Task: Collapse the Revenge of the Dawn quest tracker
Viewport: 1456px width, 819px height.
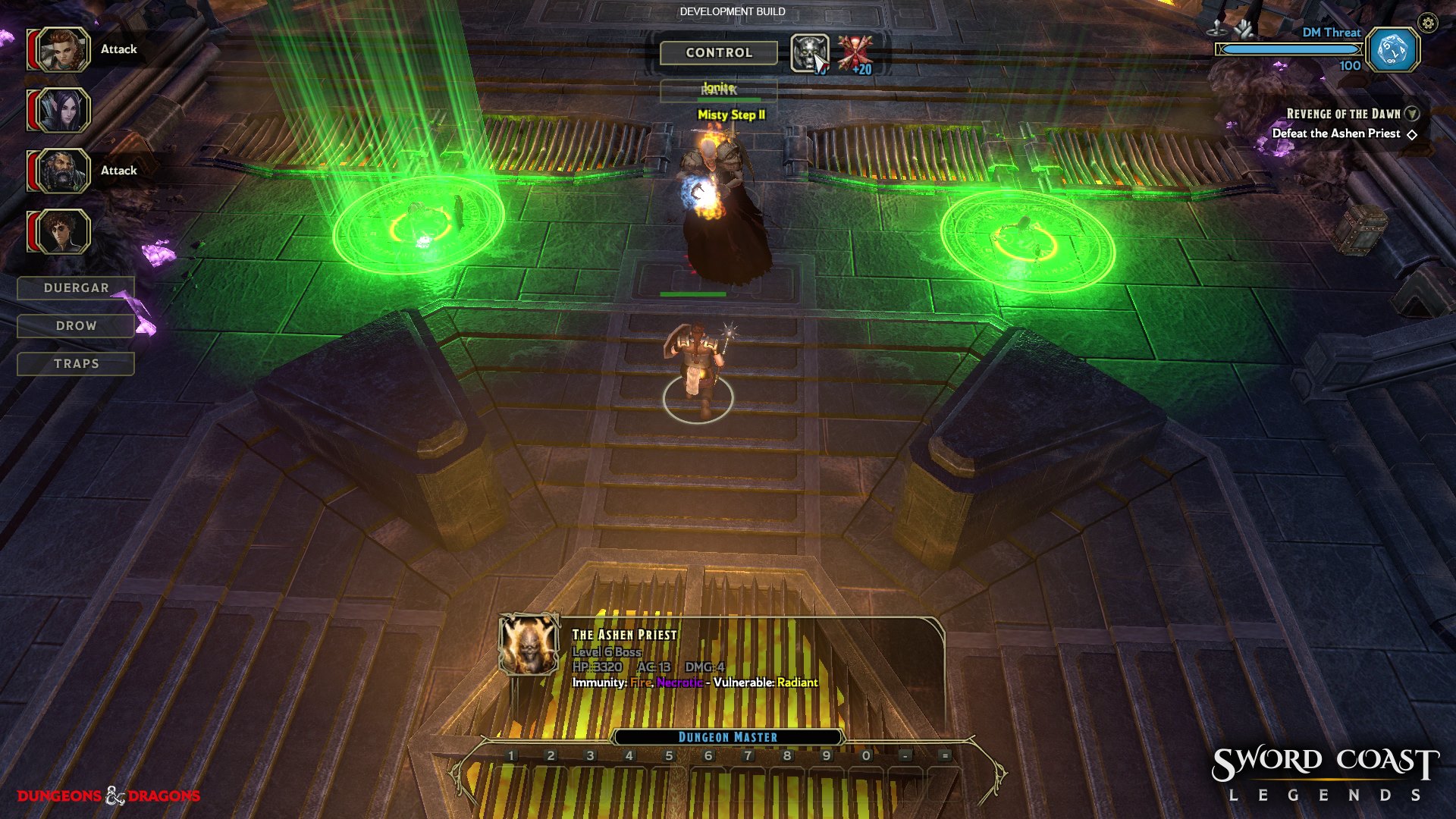Action: point(1411,114)
